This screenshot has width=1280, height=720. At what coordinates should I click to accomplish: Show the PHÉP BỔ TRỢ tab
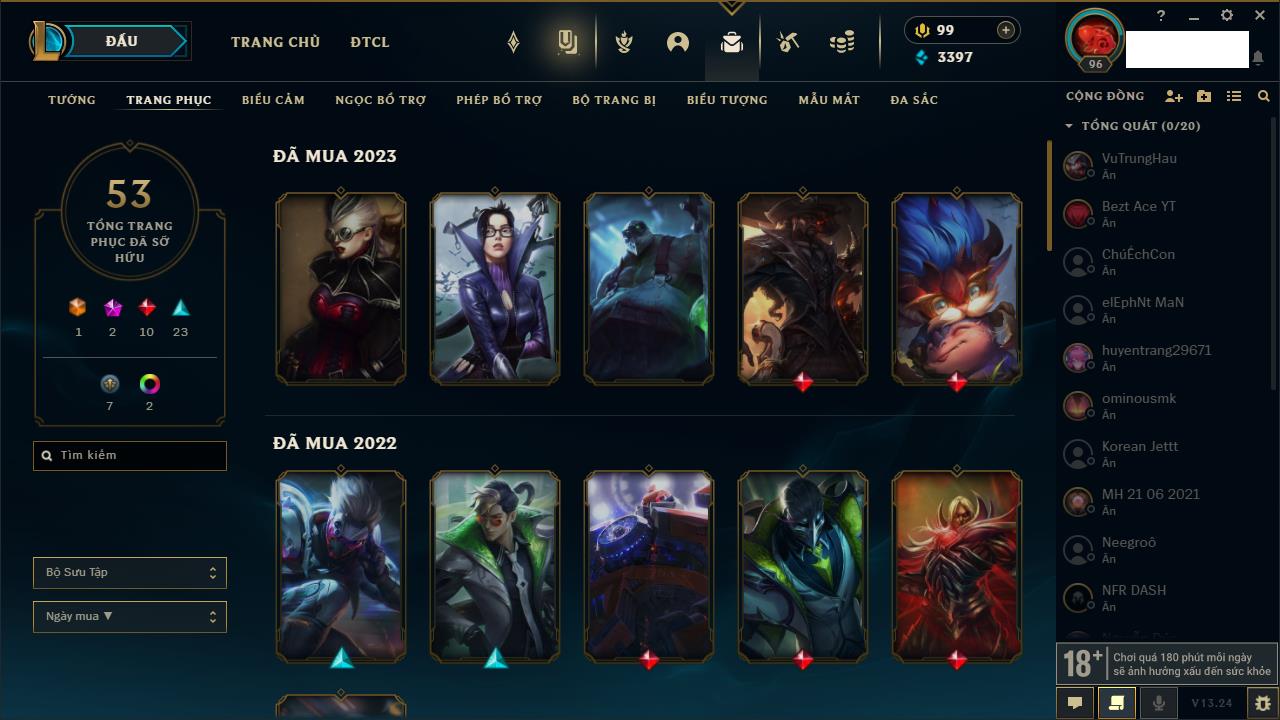click(499, 100)
